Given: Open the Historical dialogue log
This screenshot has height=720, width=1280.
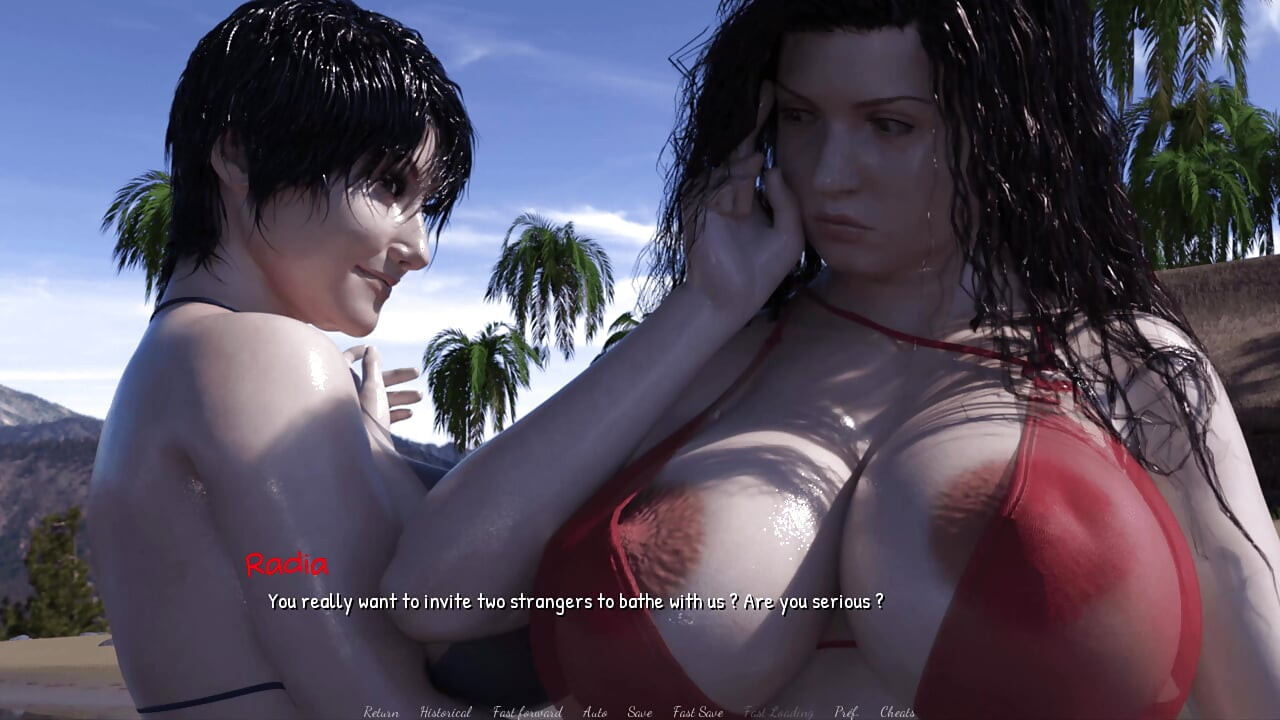Looking at the screenshot, I should (x=446, y=712).
